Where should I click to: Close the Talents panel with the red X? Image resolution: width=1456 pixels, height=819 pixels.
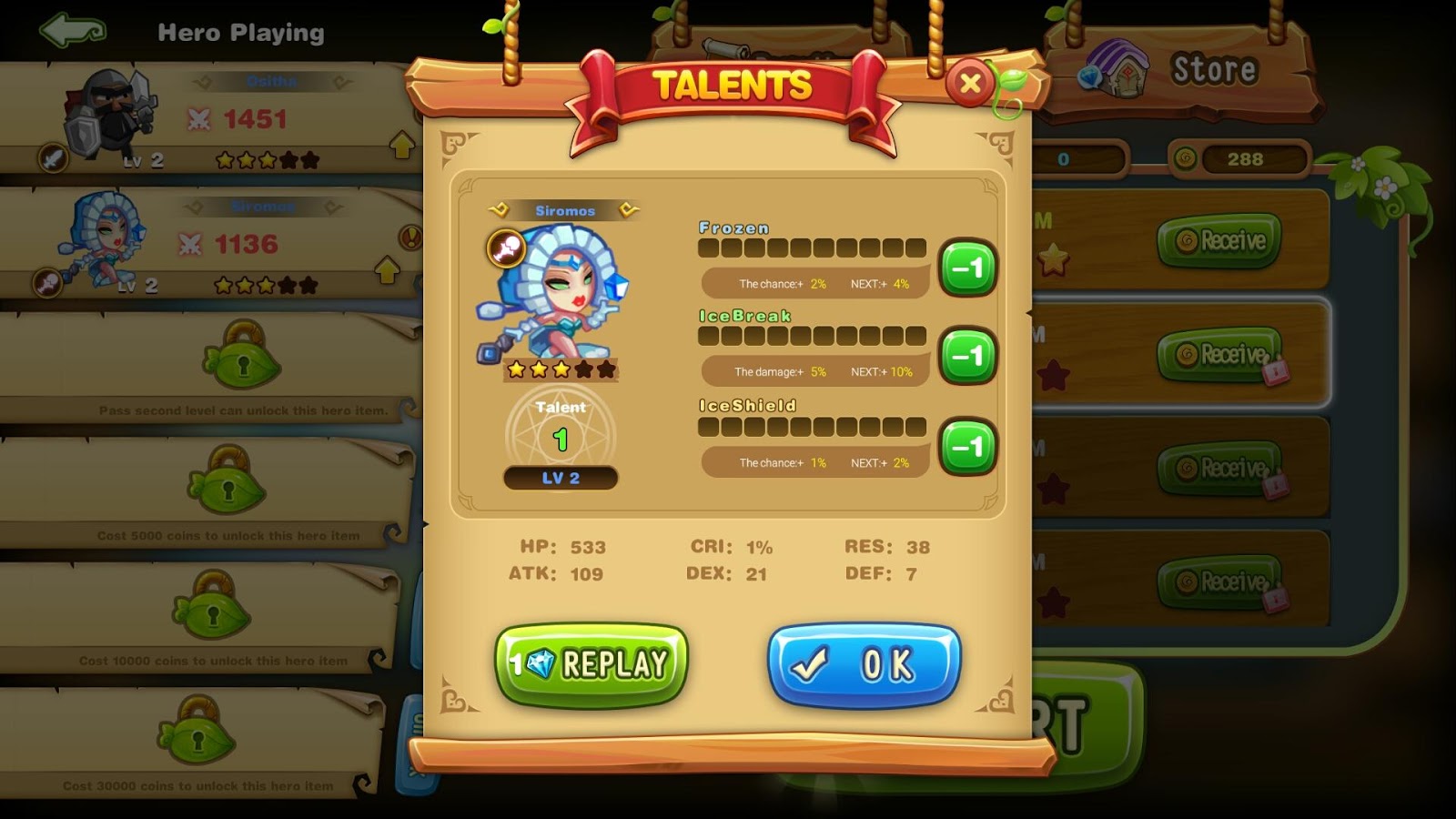point(970,83)
